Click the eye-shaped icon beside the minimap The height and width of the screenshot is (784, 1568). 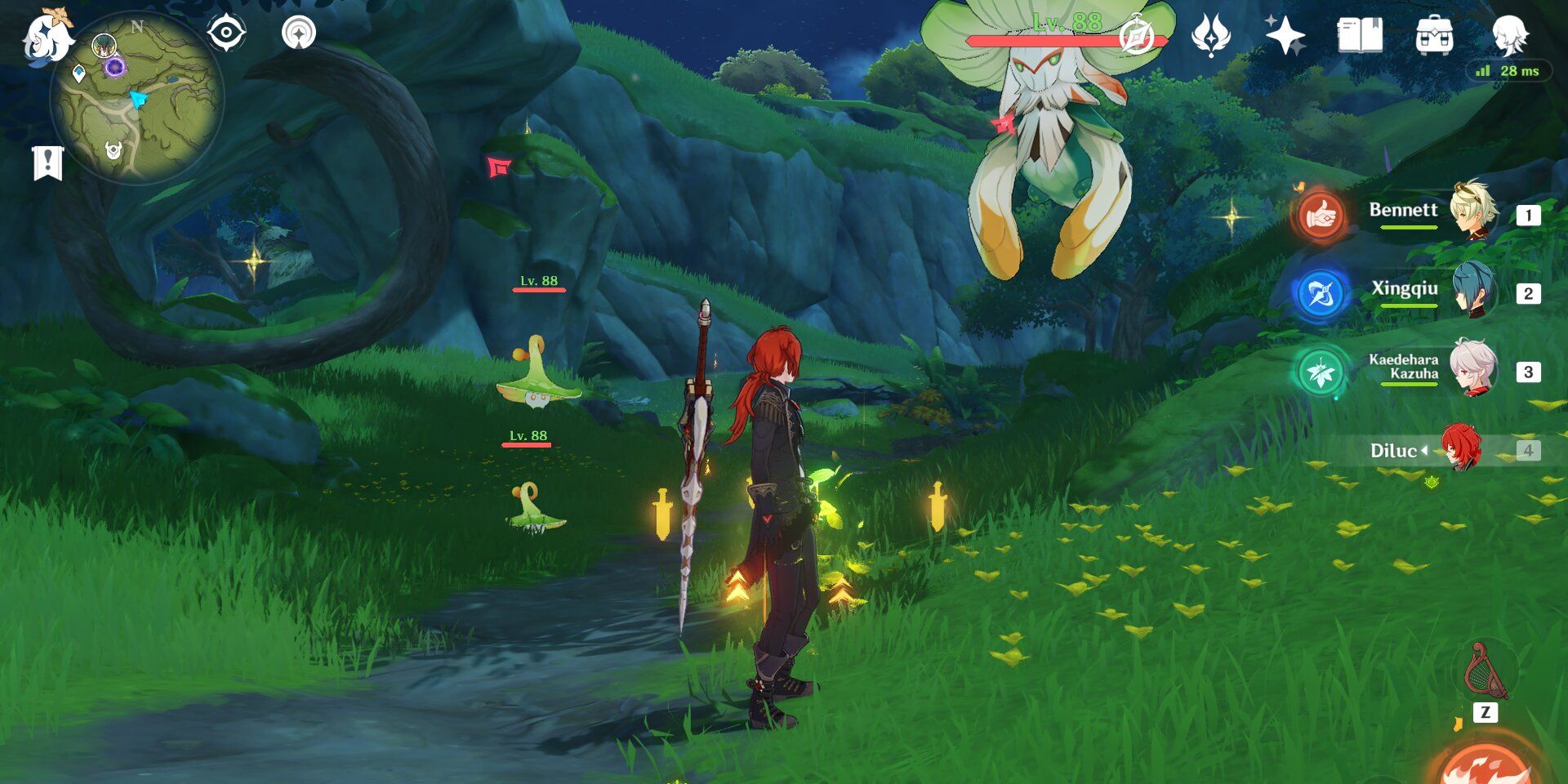[226, 33]
